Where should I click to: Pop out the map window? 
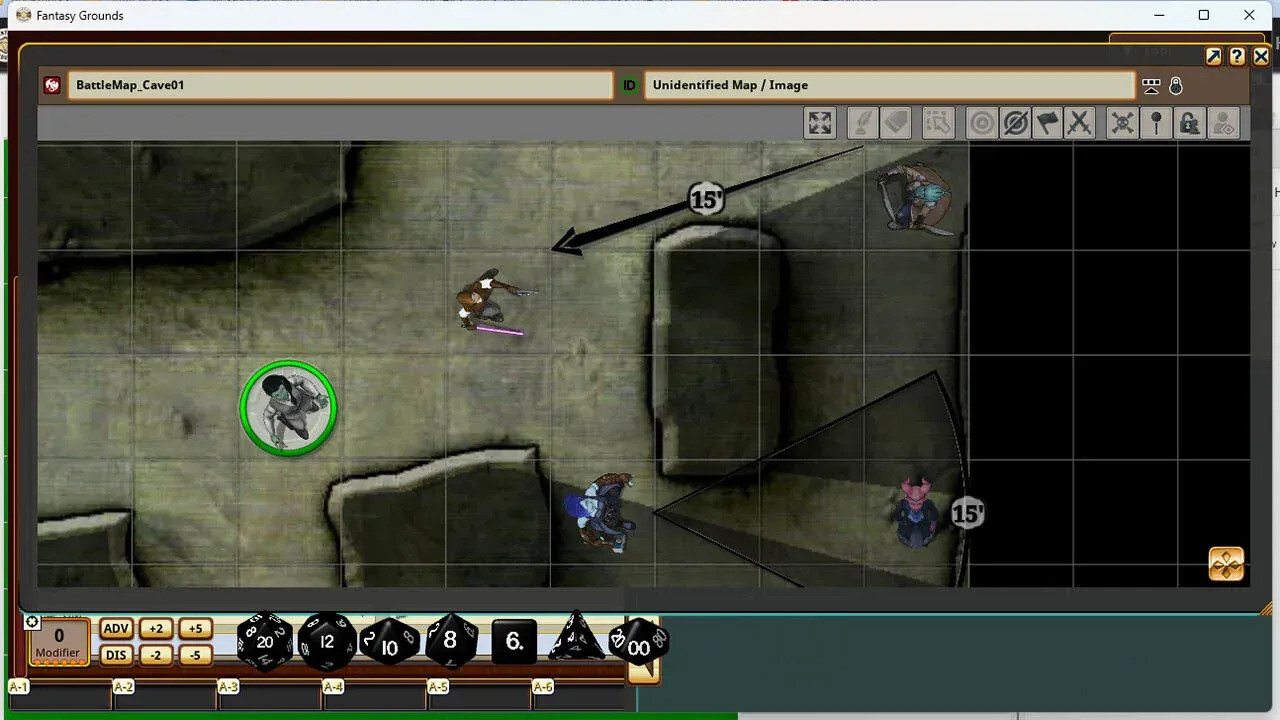click(x=1213, y=56)
